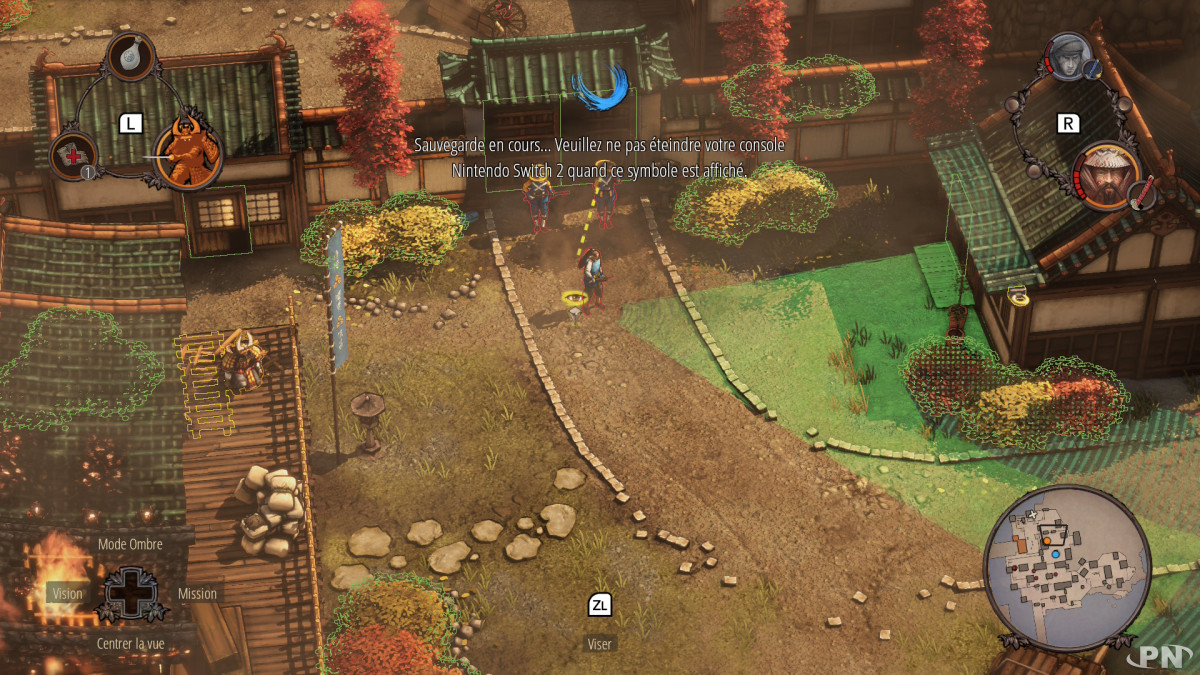Image resolution: width=1200 pixels, height=675 pixels.
Task: Switch to the grey capped character portrait
Action: point(1070,58)
